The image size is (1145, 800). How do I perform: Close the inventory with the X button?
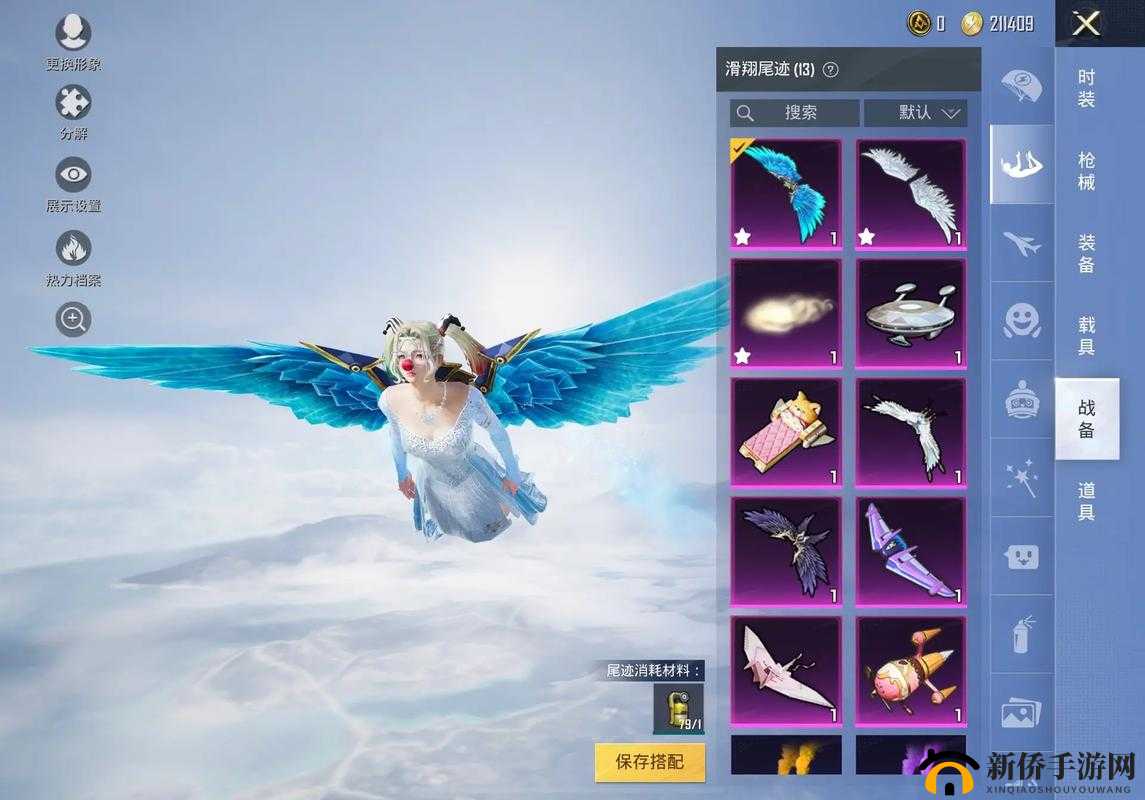tap(1085, 23)
